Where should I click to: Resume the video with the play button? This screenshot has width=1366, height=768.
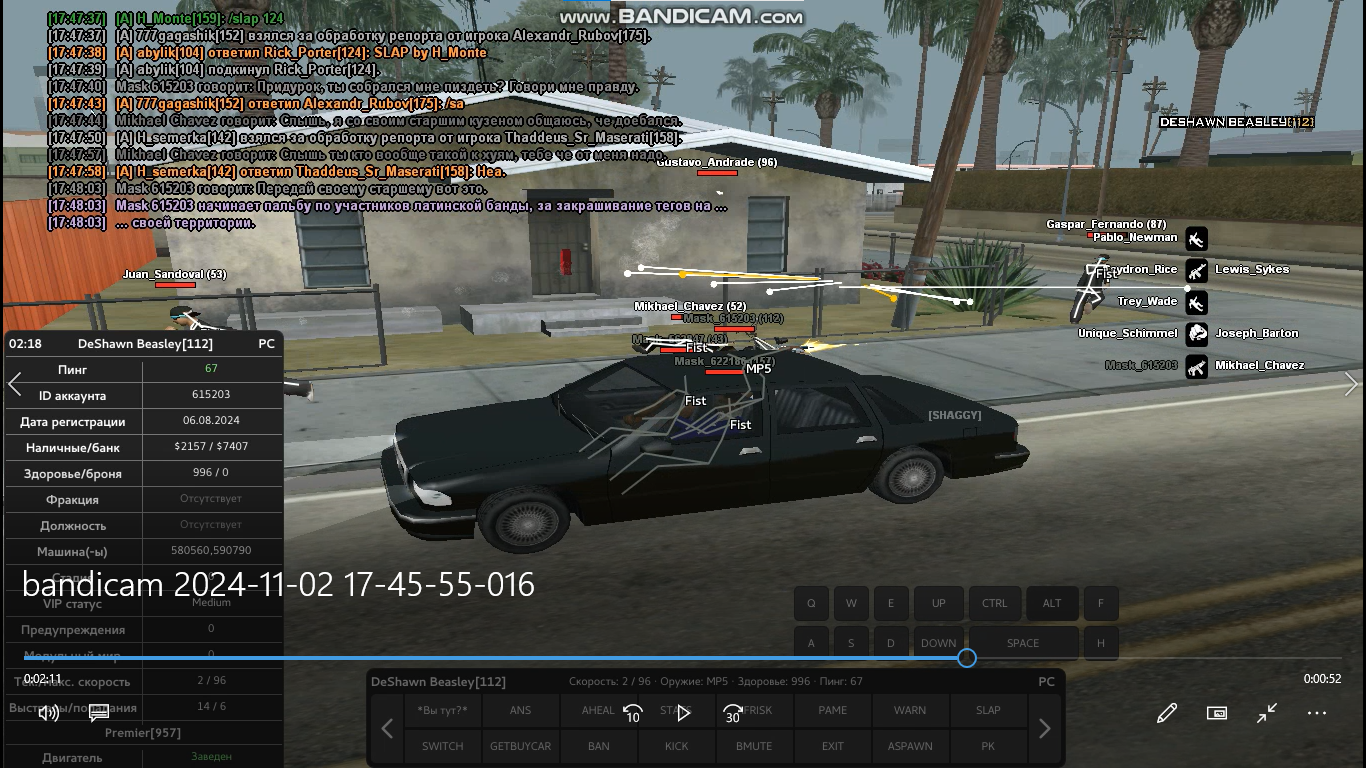pos(684,714)
